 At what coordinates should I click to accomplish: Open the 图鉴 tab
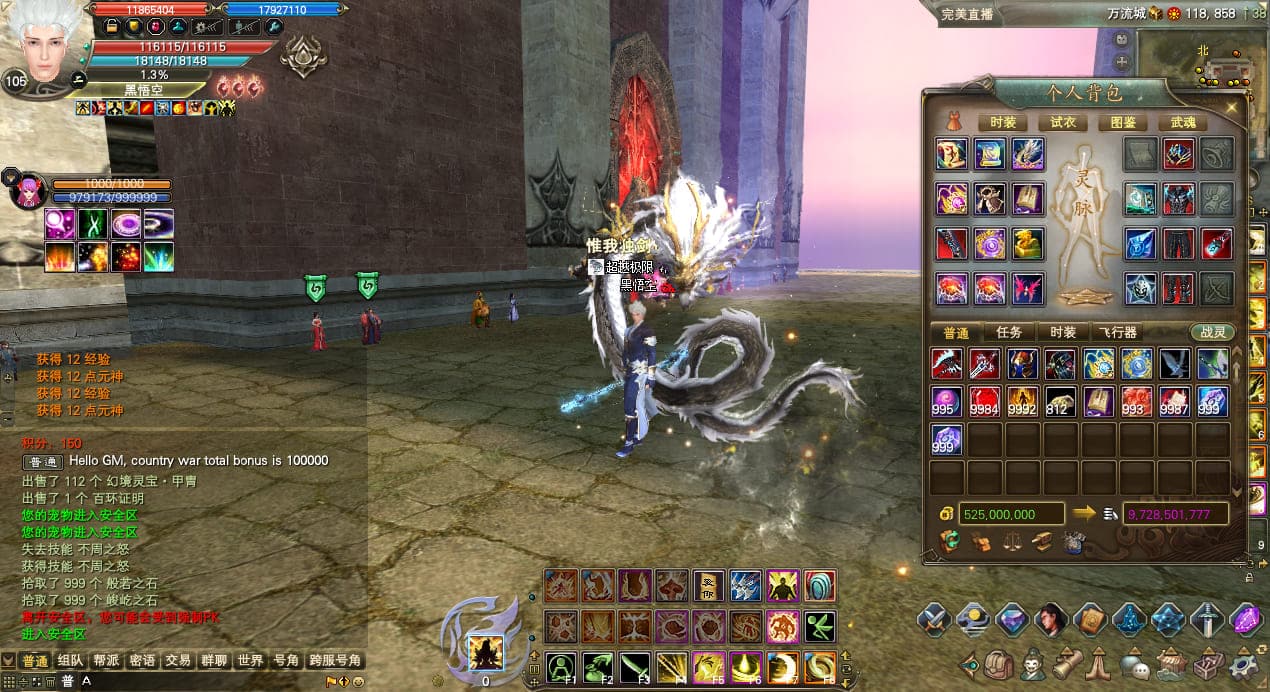[x=1123, y=122]
